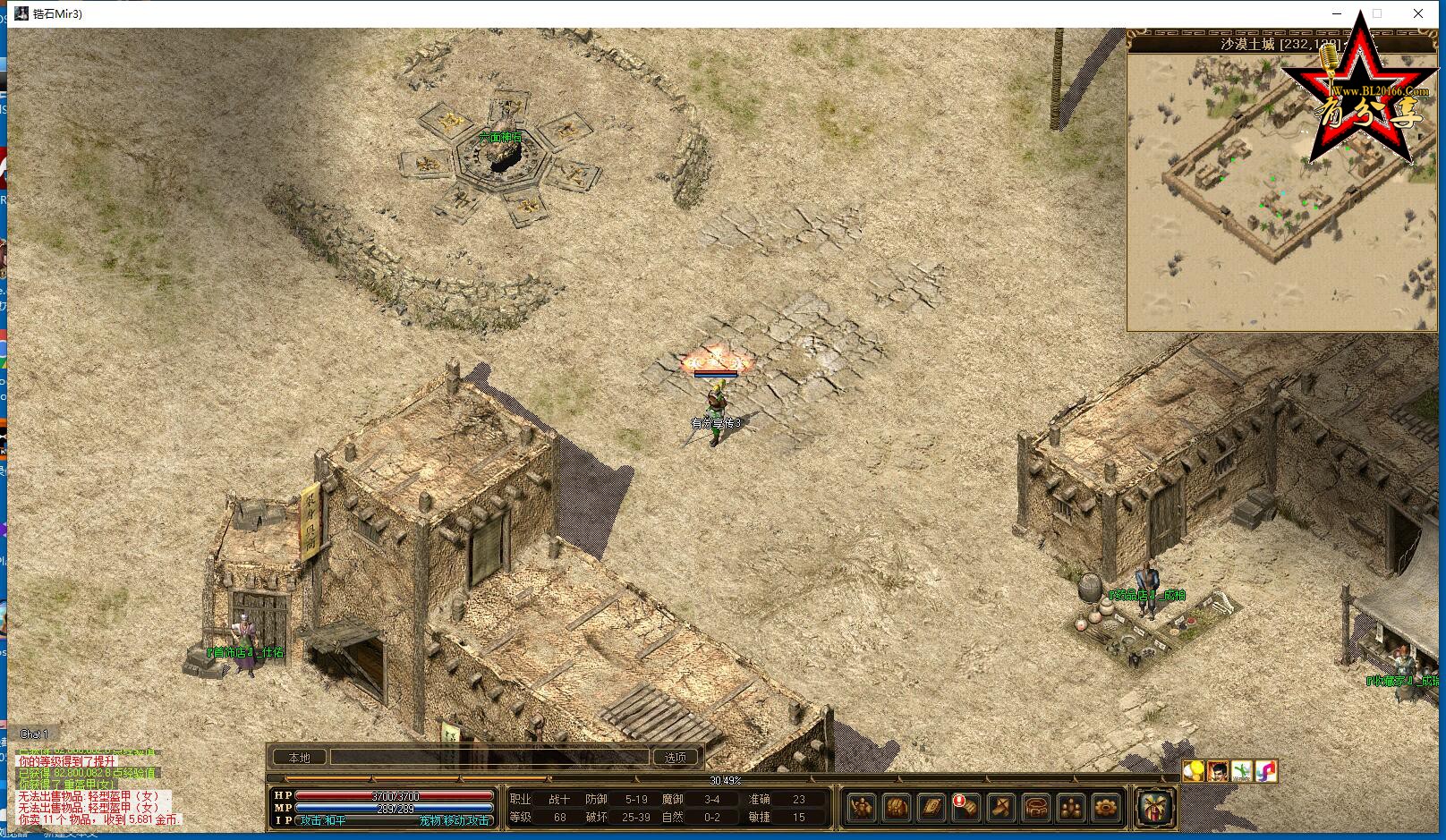Click the colorful music note icon
The height and width of the screenshot is (840, 1446).
(x=1265, y=770)
